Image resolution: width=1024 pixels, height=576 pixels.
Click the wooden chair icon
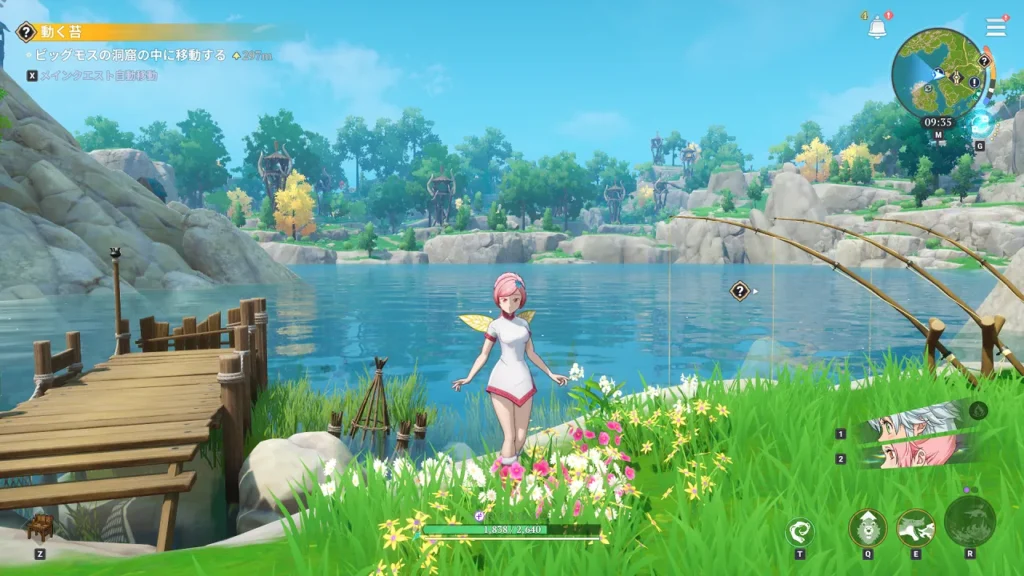[x=40, y=528]
